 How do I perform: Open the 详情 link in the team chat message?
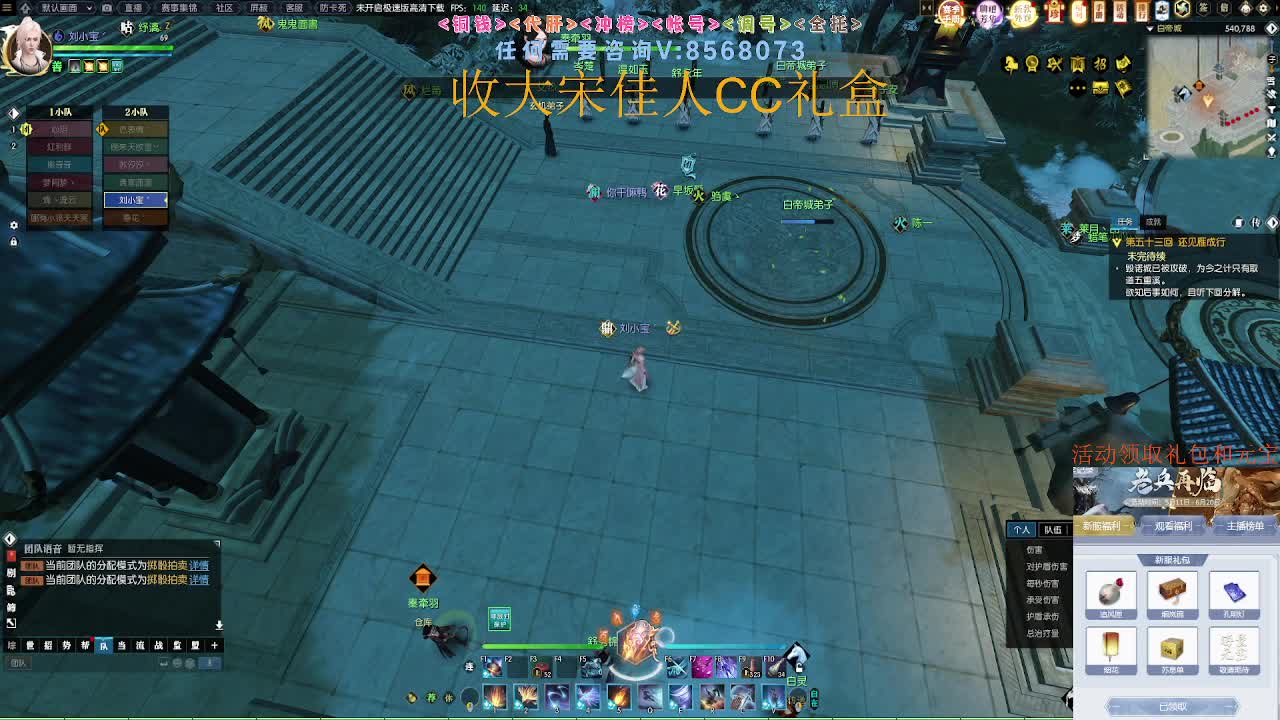click(199, 565)
